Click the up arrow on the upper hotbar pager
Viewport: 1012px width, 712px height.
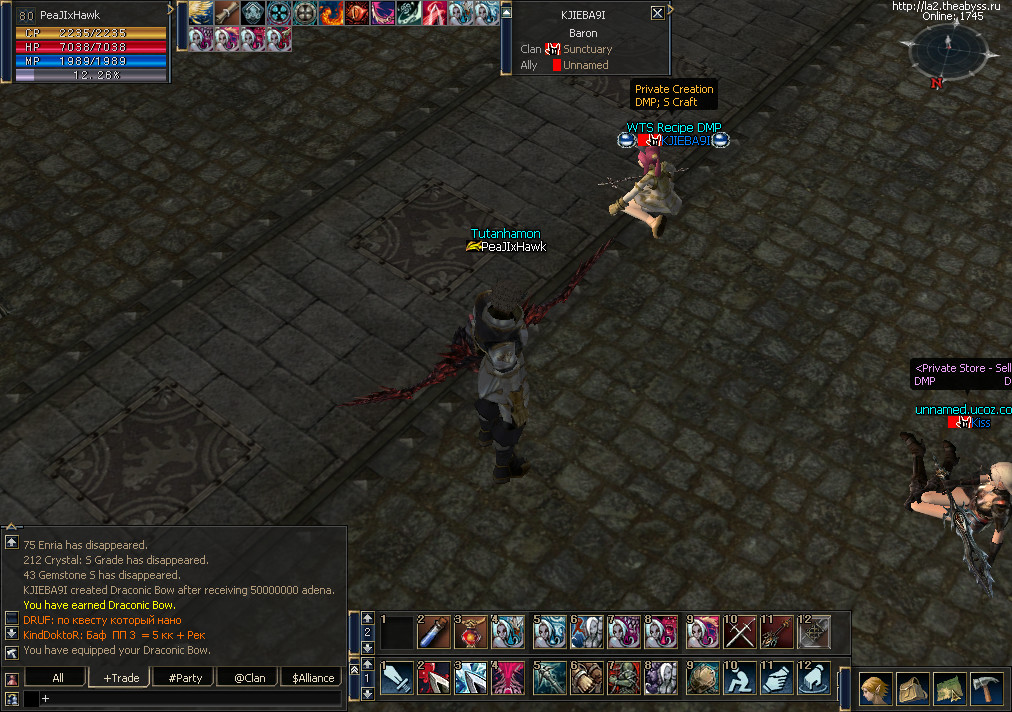click(368, 618)
